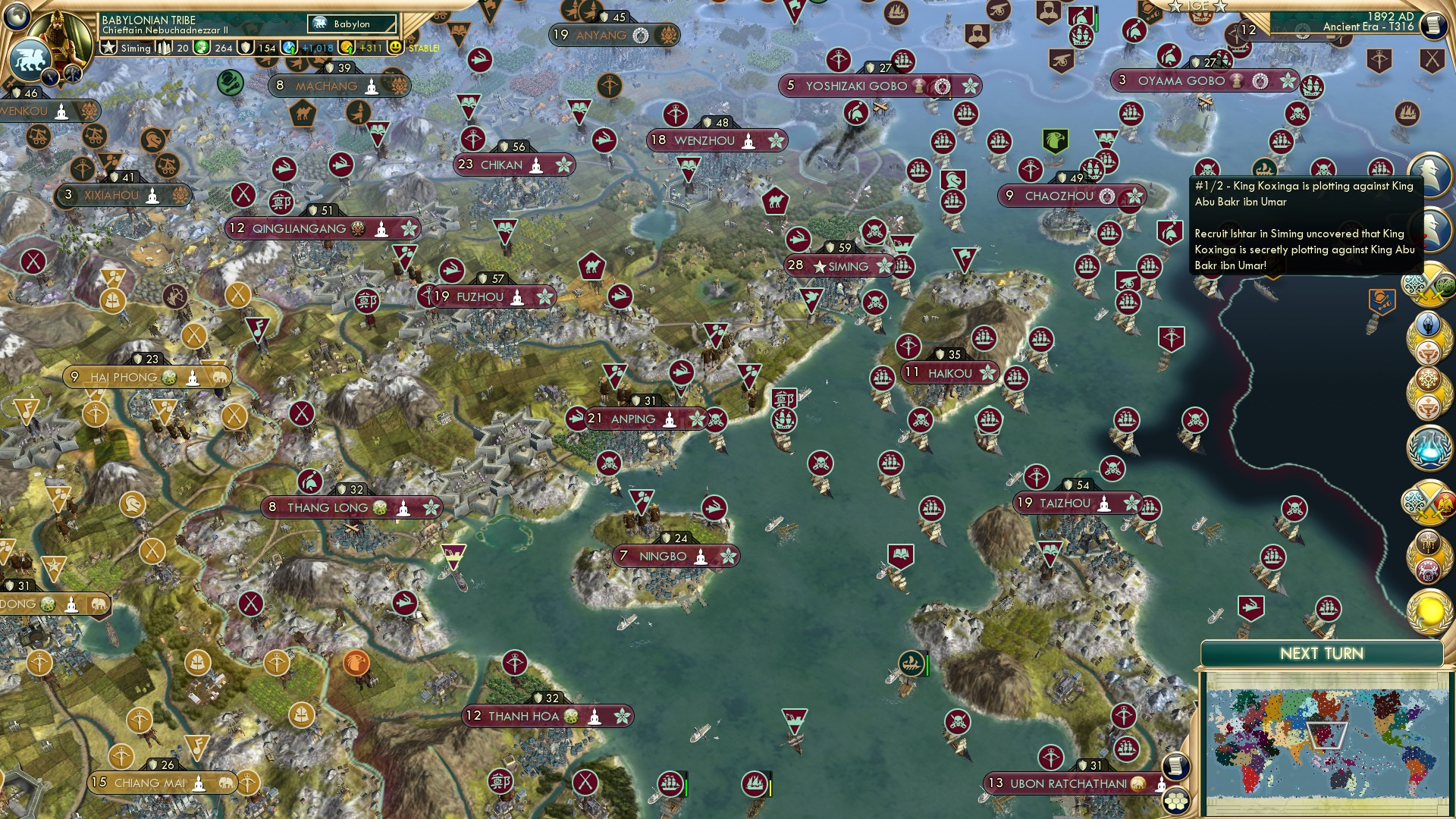The height and width of the screenshot is (819, 1456).
Task: Toggle the lightning icon beside the leader portrait
Action: click(x=51, y=76)
